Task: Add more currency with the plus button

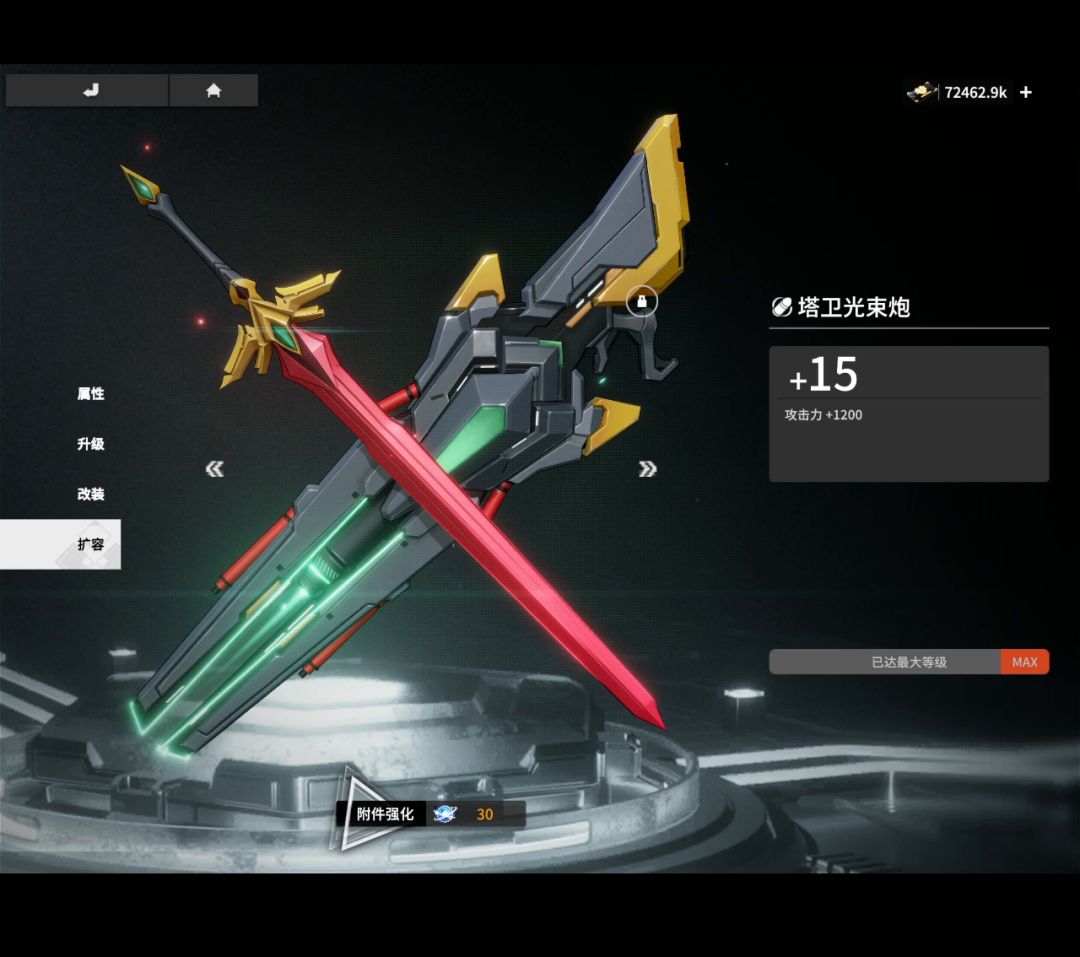Action: (x=1026, y=93)
